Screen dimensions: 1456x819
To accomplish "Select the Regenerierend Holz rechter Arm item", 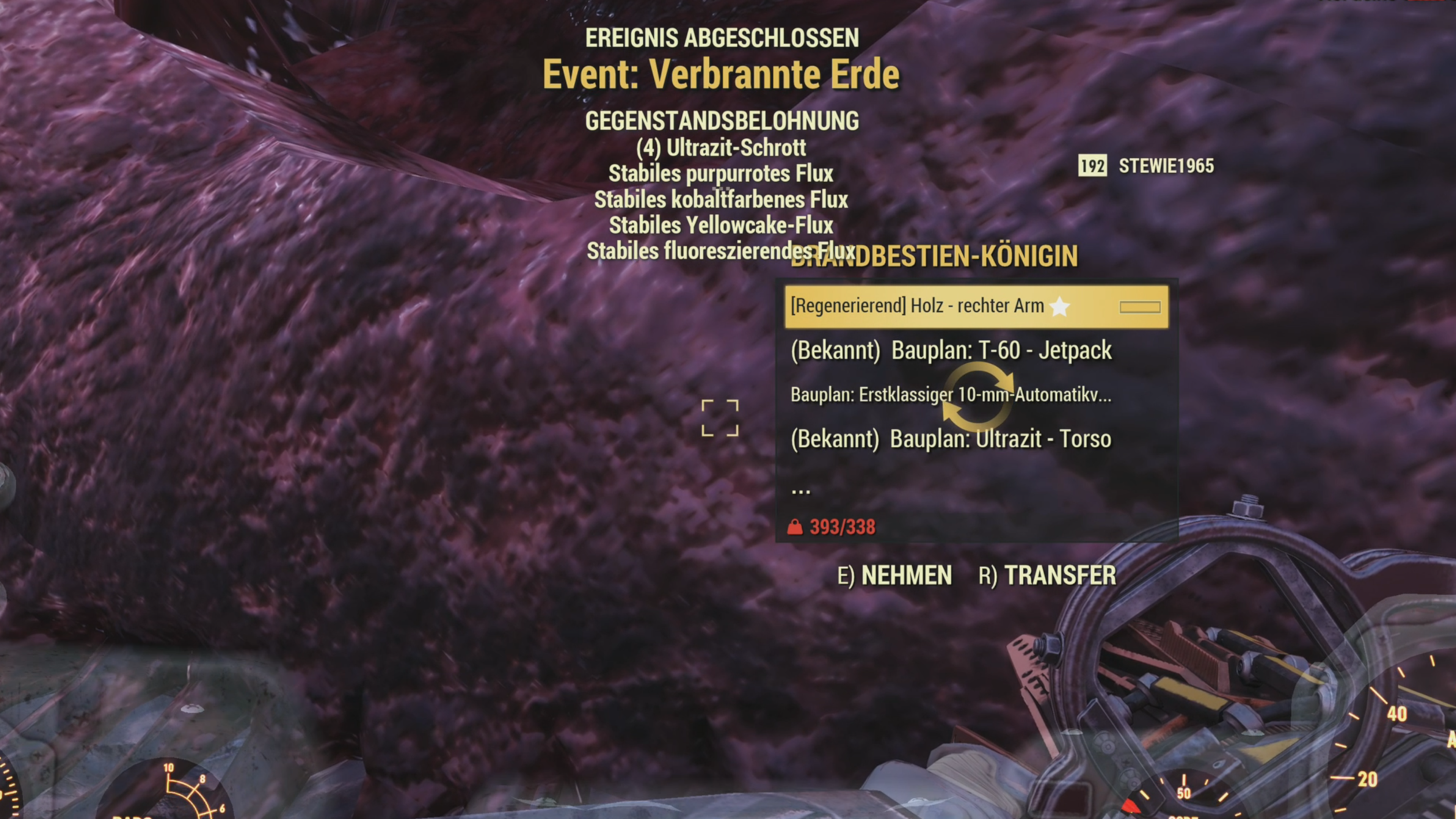I will point(975,306).
